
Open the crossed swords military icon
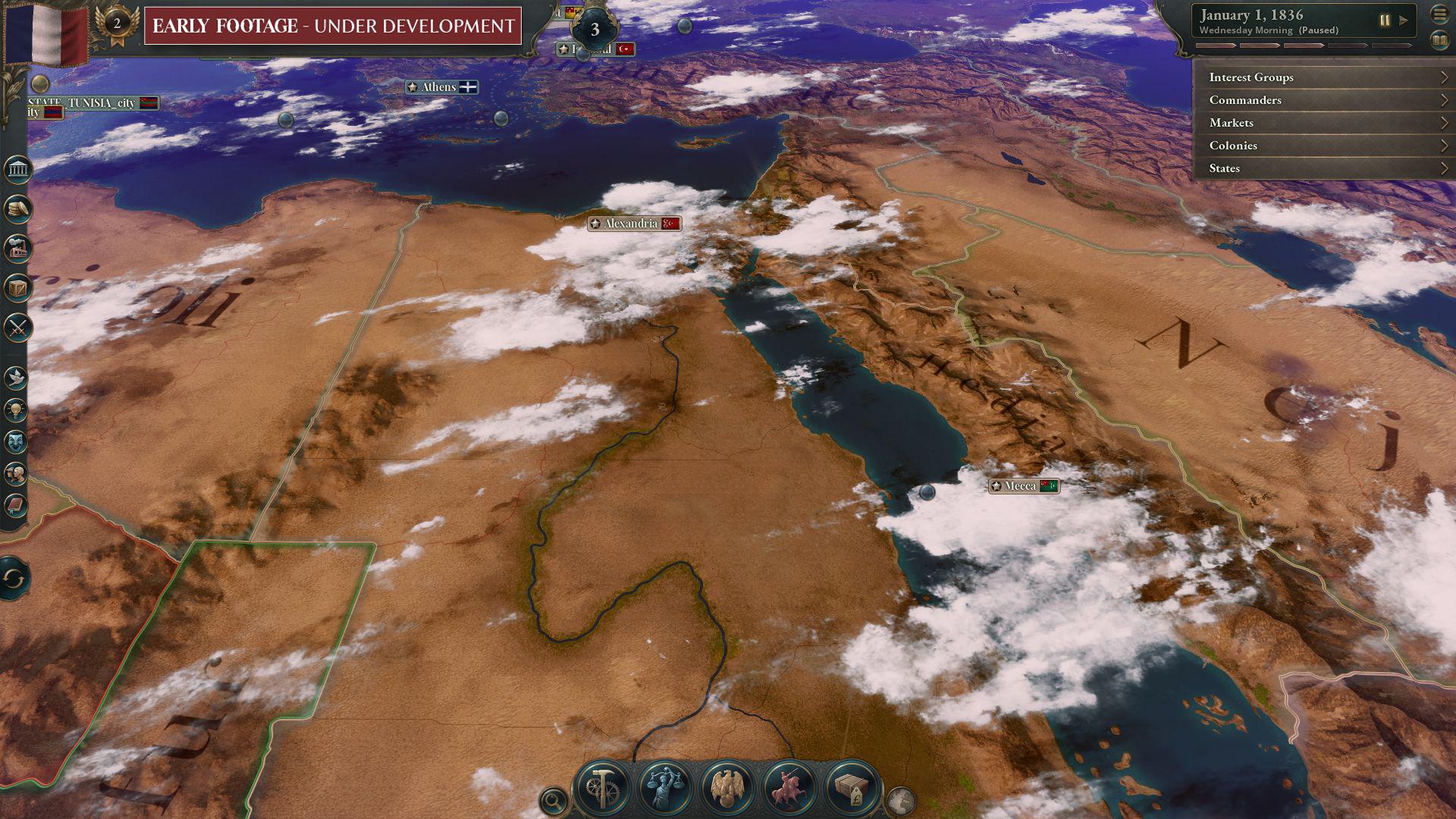tap(17, 328)
